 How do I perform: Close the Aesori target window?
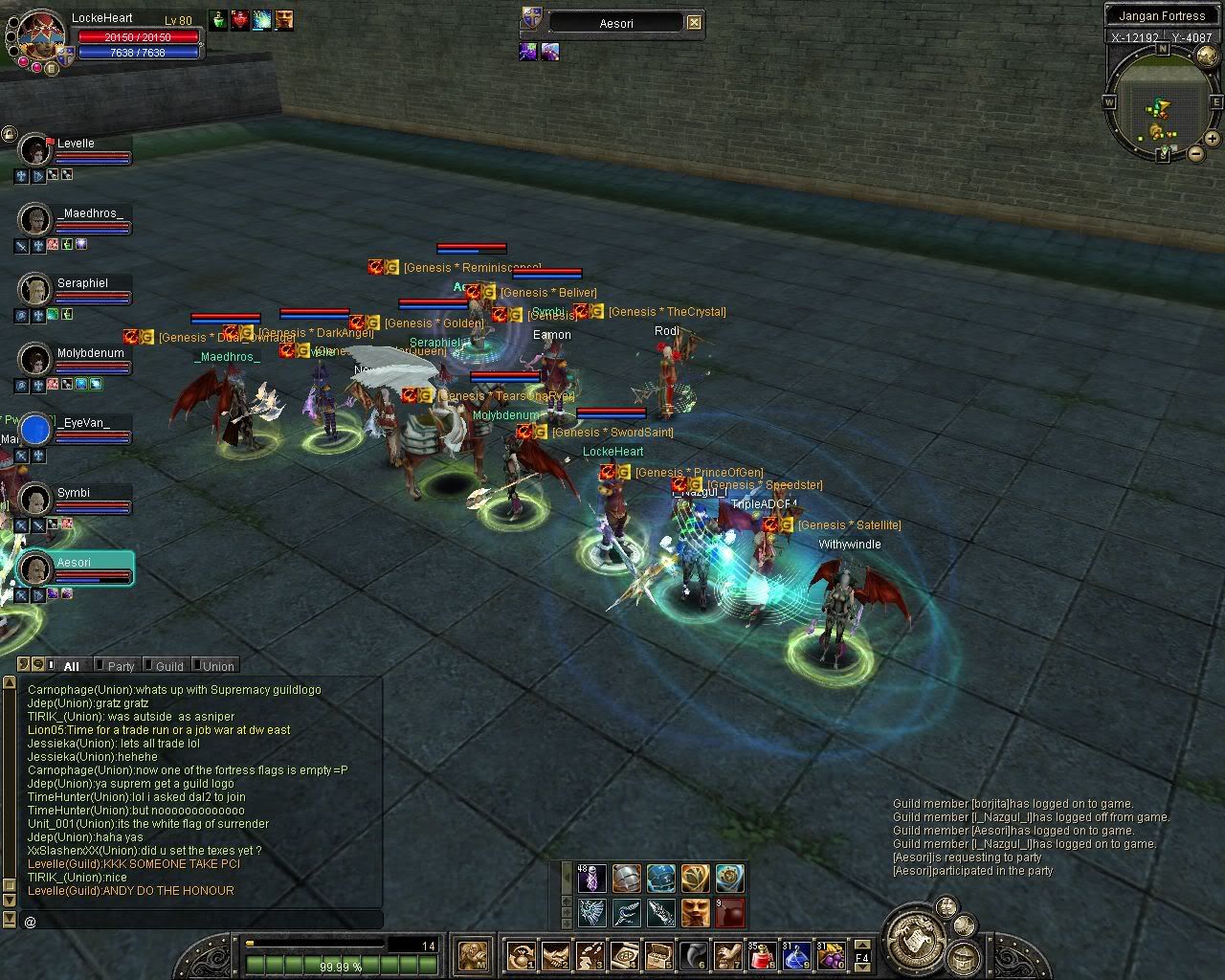point(695,23)
